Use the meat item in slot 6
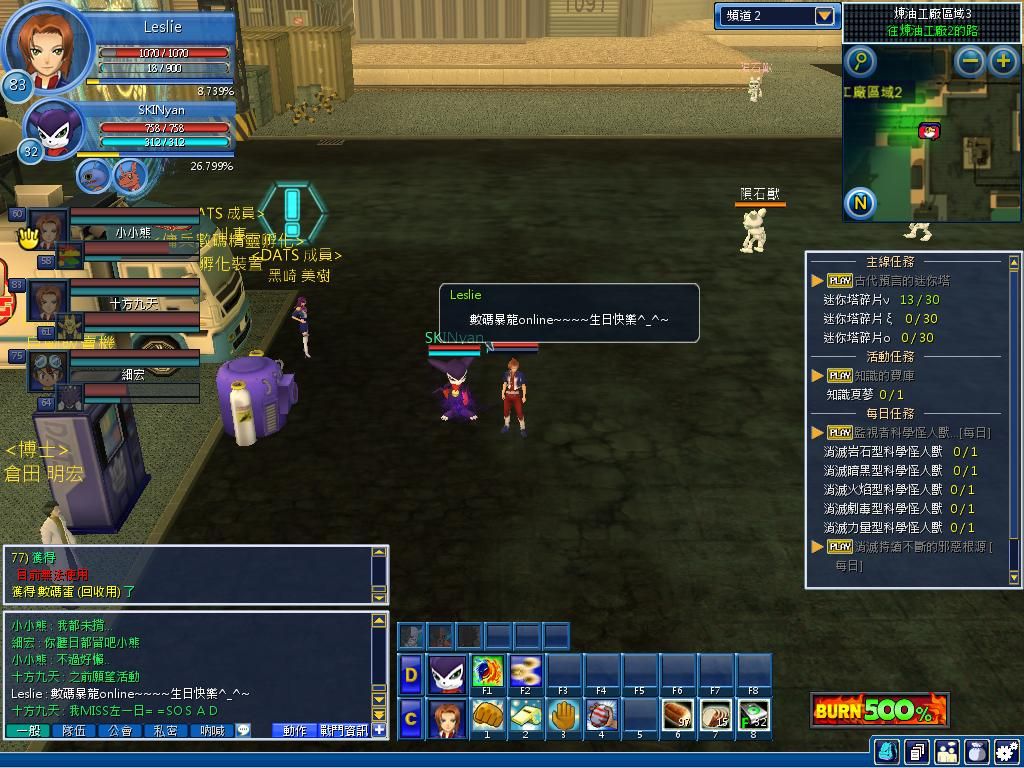This screenshot has height=768, width=1024. (678, 718)
